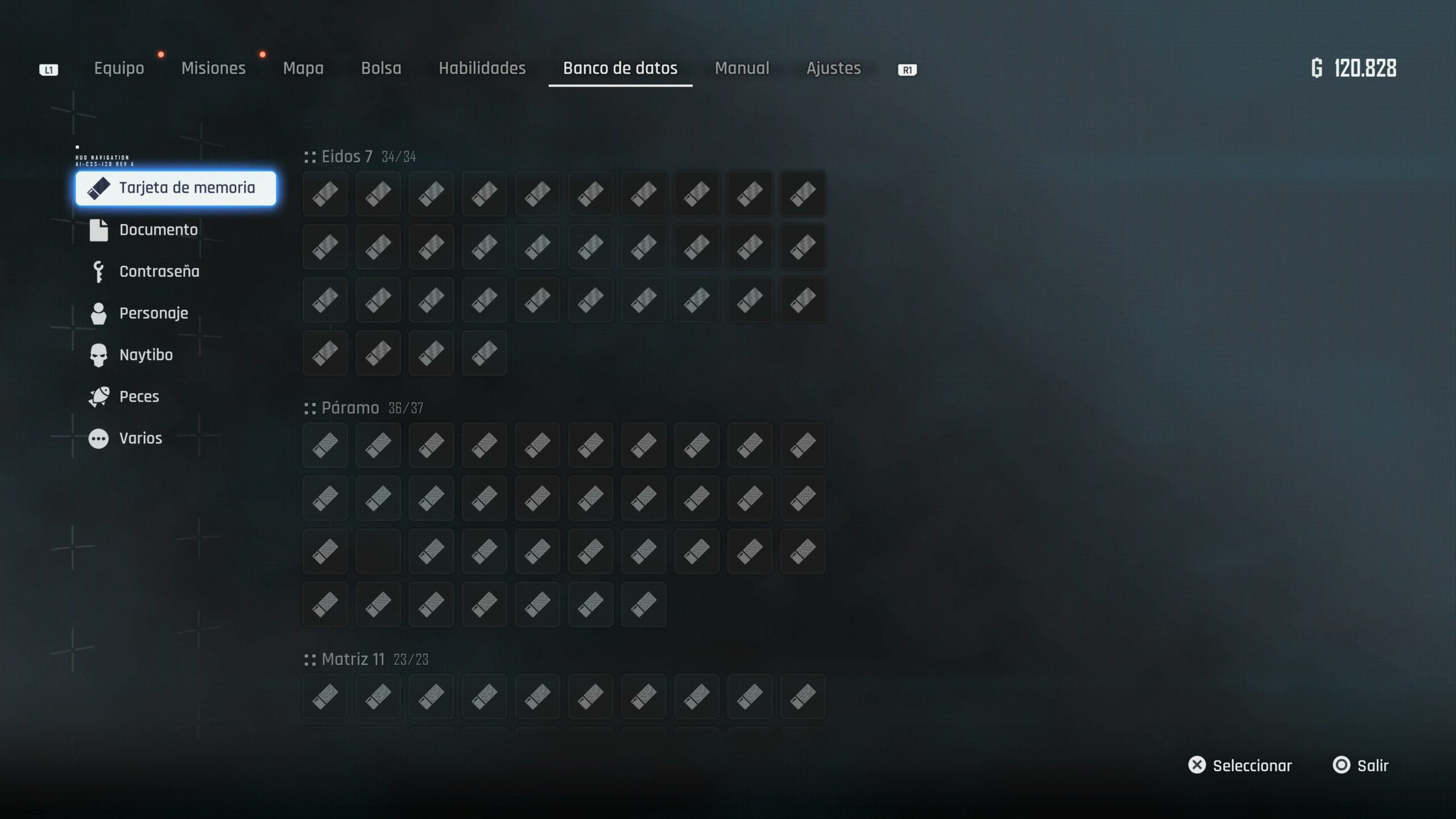
Task: Exit the menu with Salir
Action: pyautogui.click(x=1361, y=766)
